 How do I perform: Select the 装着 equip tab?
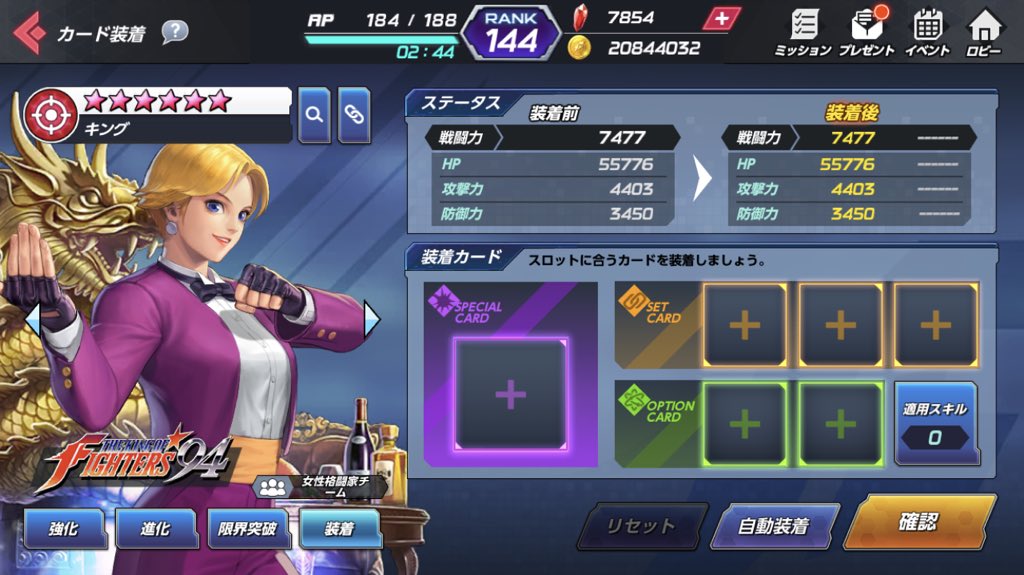pos(340,528)
